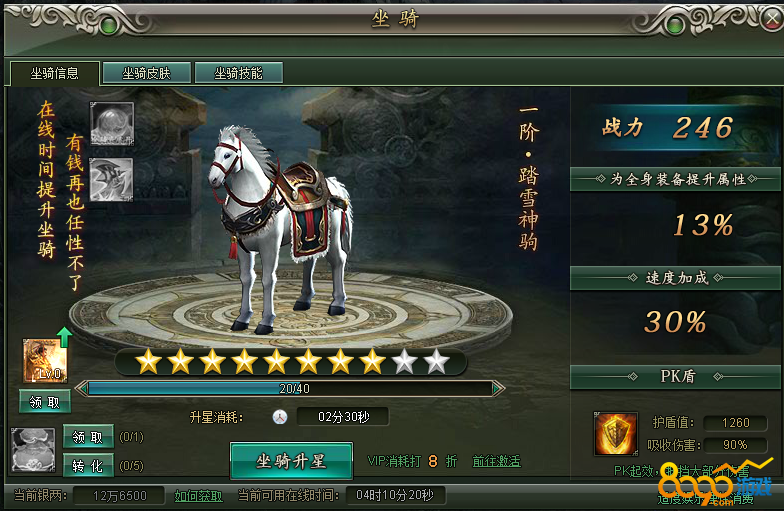The height and width of the screenshot is (511, 784).
Task: Click the Lv.0 golden portrait icon
Action: pos(44,361)
